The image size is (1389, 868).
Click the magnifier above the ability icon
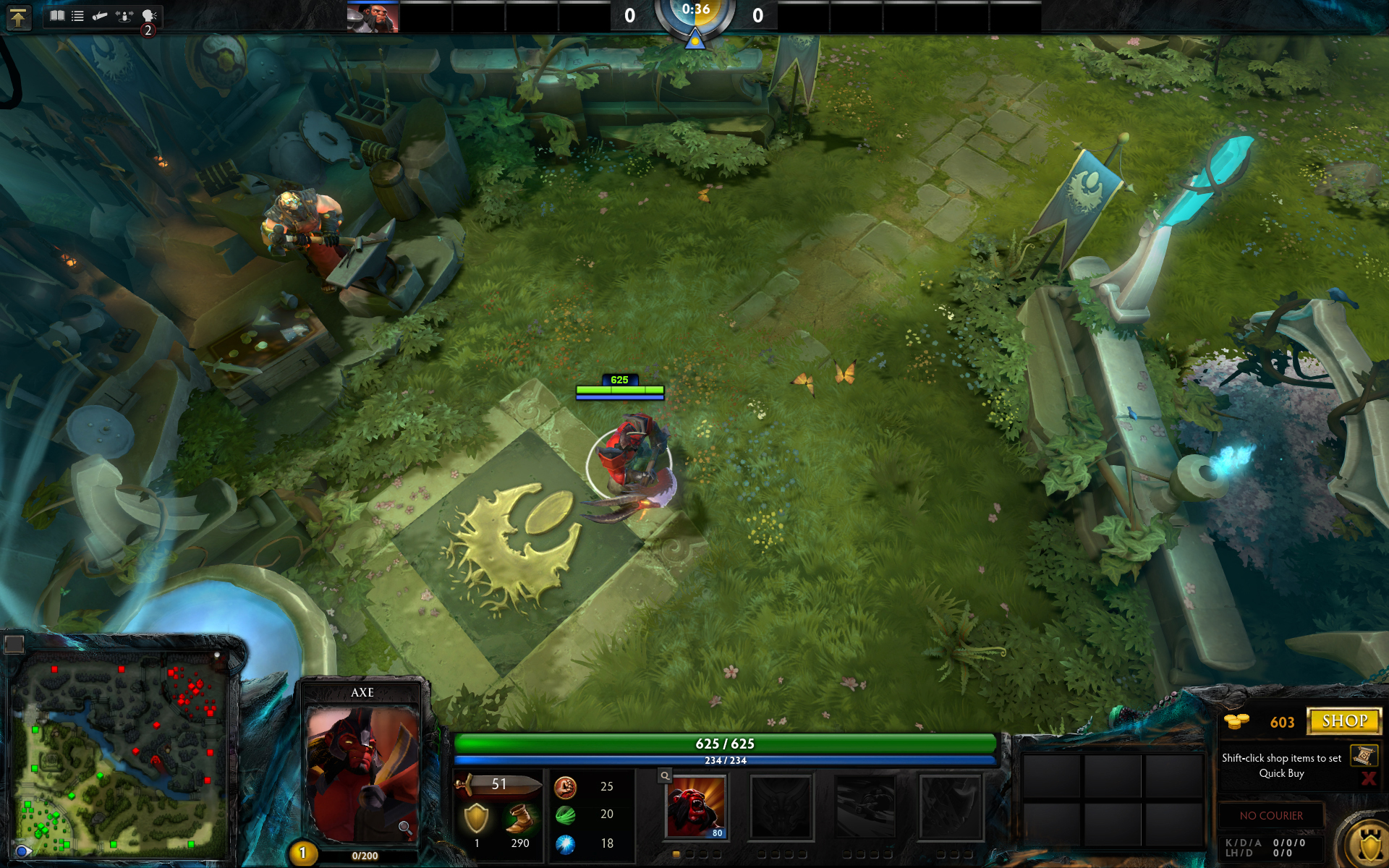click(x=665, y=776)
